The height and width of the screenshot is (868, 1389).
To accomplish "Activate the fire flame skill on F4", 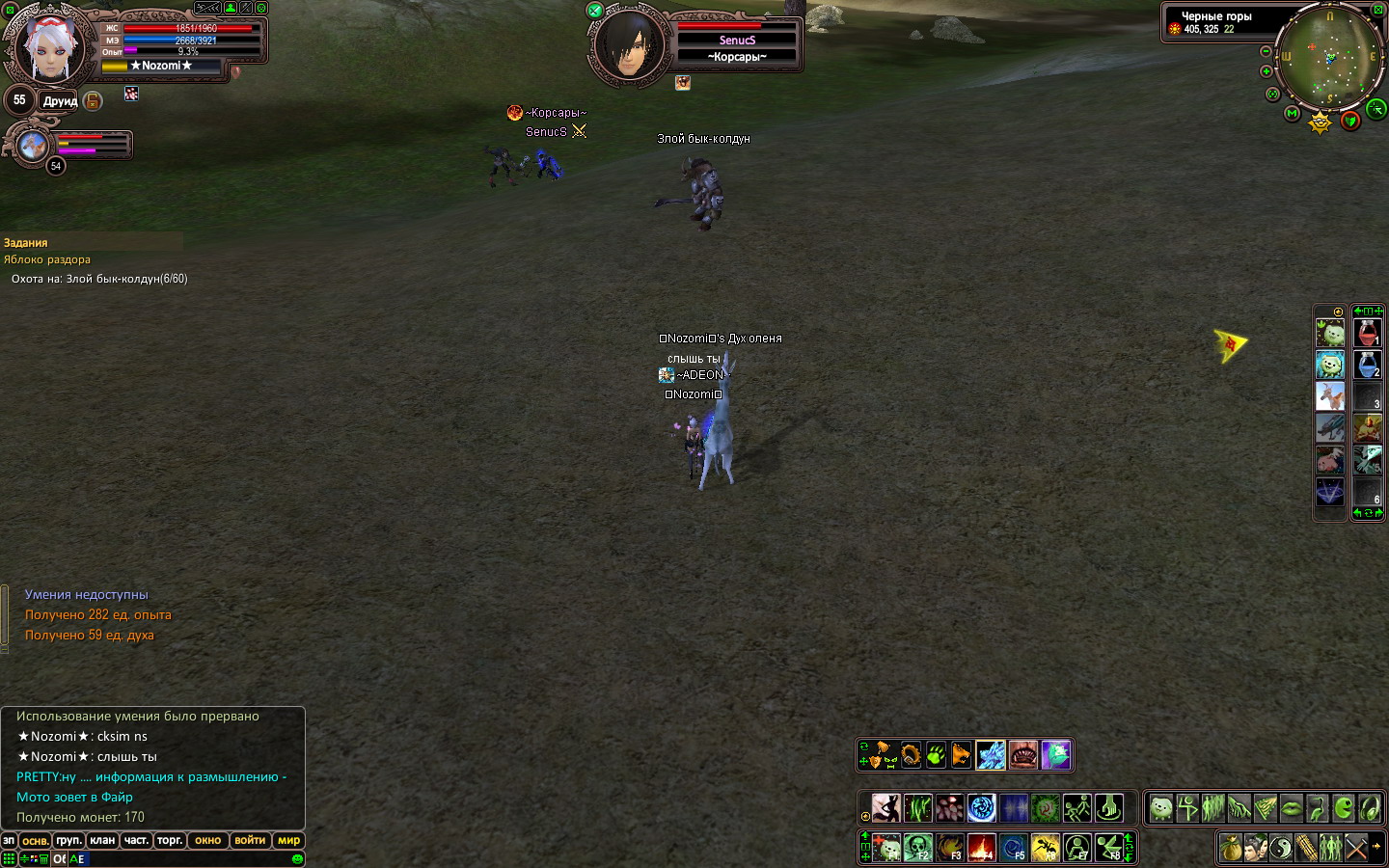I will (981, 848).
